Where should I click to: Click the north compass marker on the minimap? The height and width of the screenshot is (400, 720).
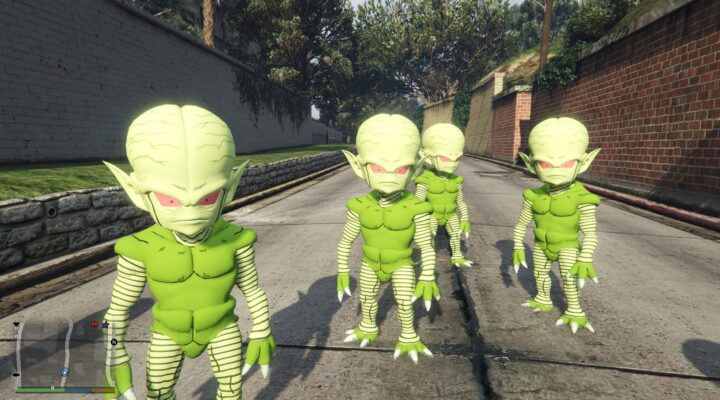pyautogui.click(x=113, y=342)
